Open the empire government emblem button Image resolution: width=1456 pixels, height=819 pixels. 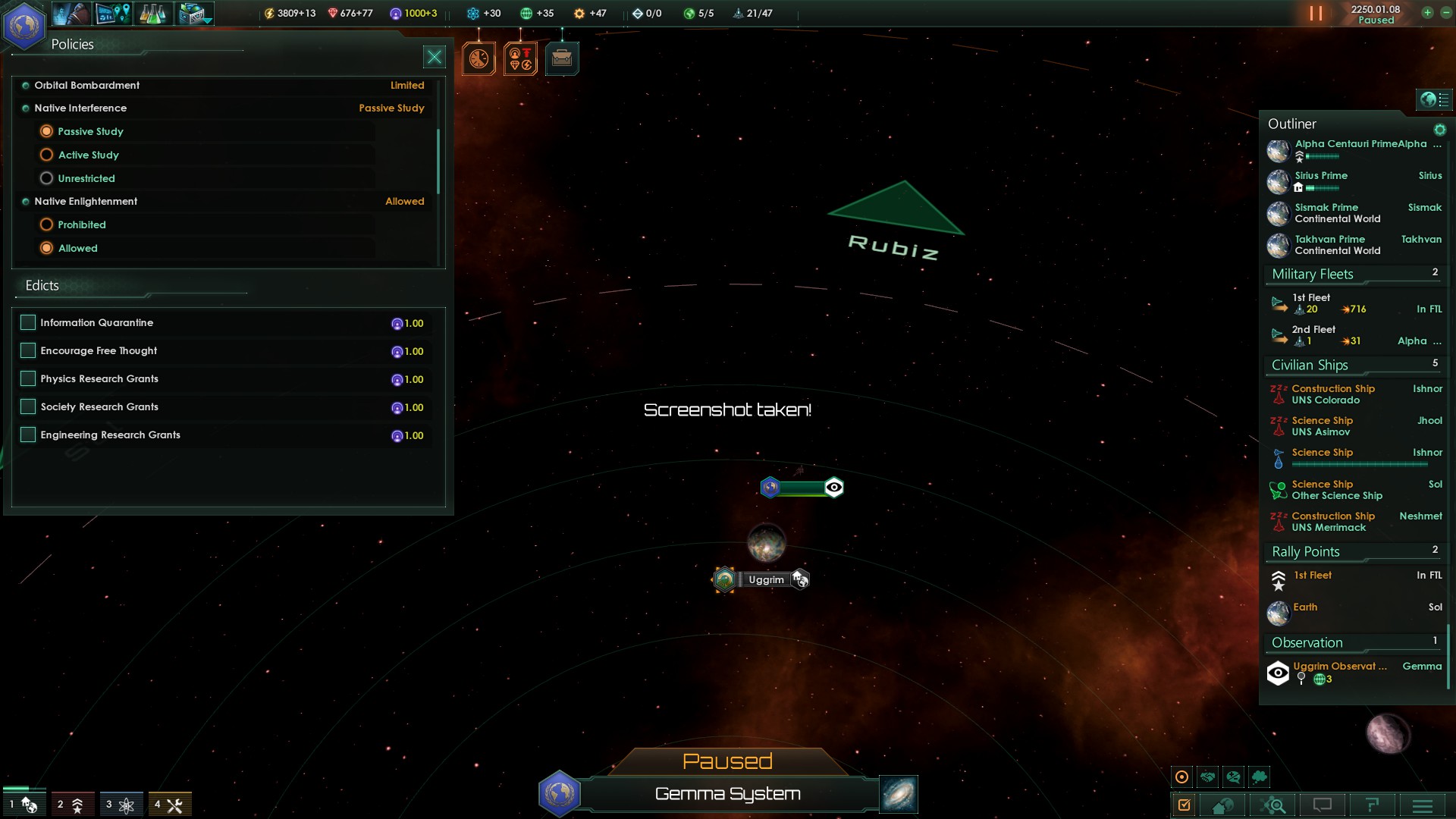tap(24, 25)
